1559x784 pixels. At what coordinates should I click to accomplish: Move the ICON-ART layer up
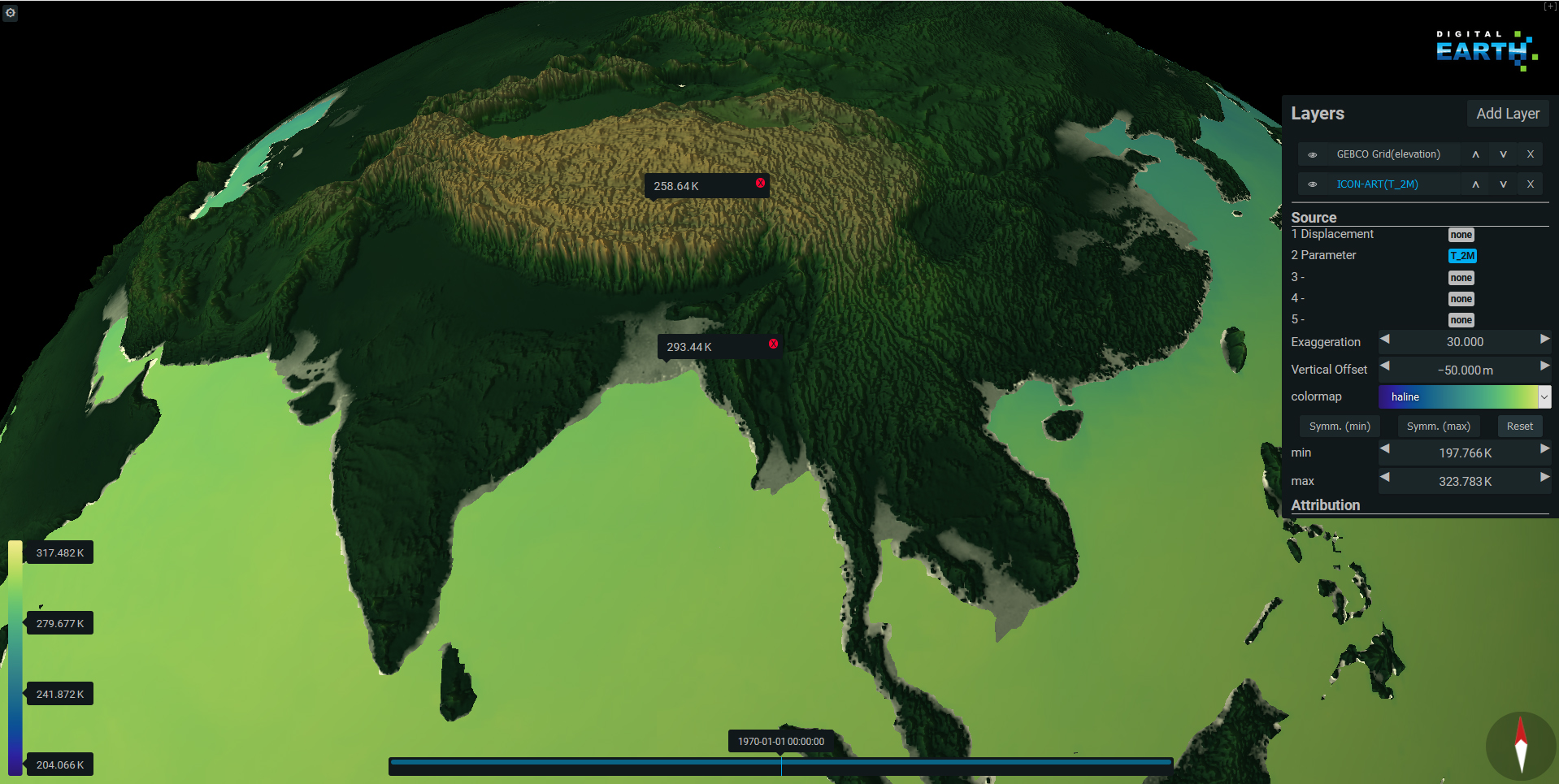click(1475, 184)
